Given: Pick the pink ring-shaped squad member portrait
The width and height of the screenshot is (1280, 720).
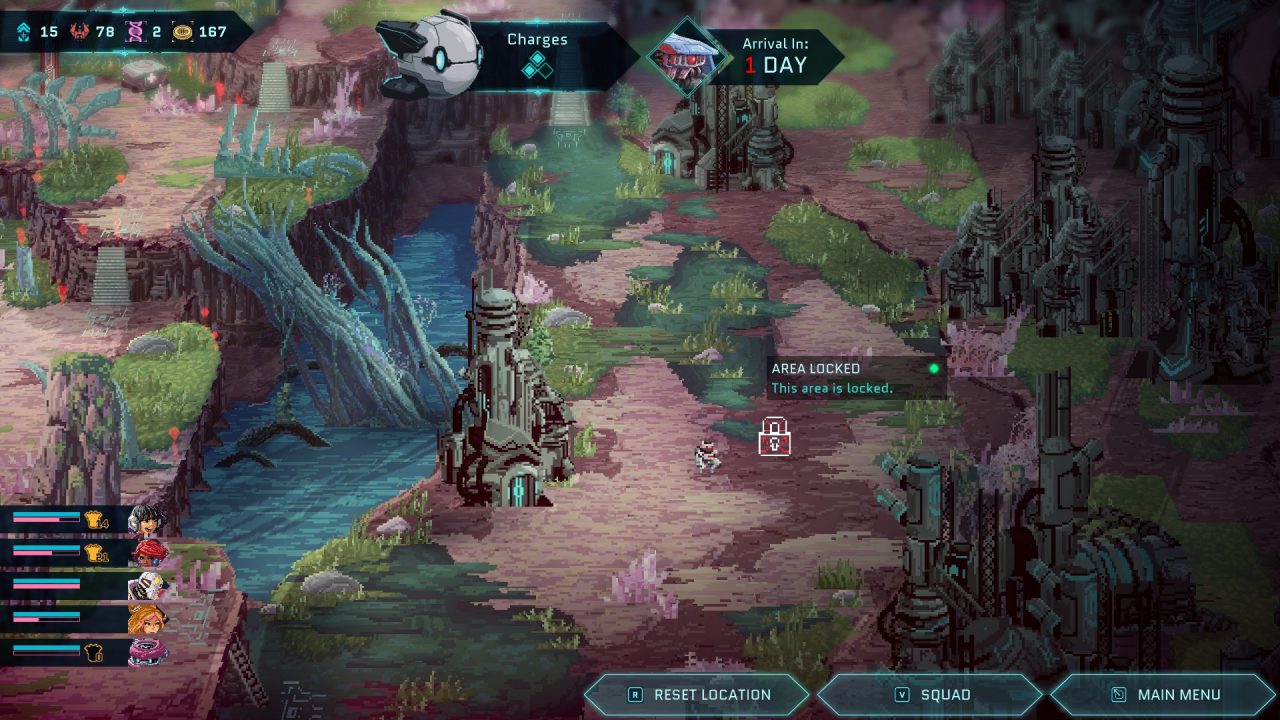Looking at the screenshot, I should pyautogui.click(x=146, y=652).
